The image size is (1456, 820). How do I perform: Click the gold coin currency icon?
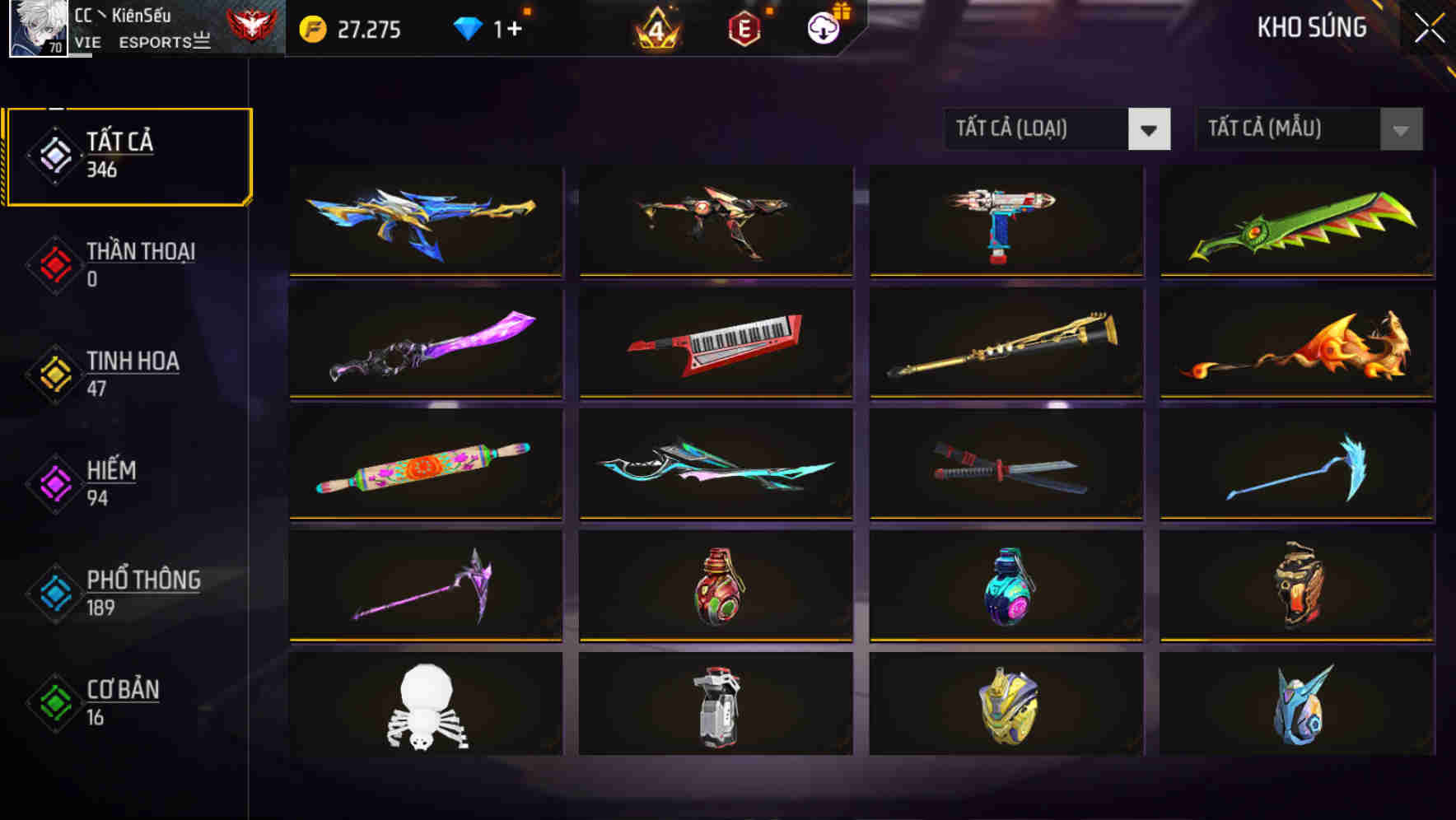(x=313, y=28)
